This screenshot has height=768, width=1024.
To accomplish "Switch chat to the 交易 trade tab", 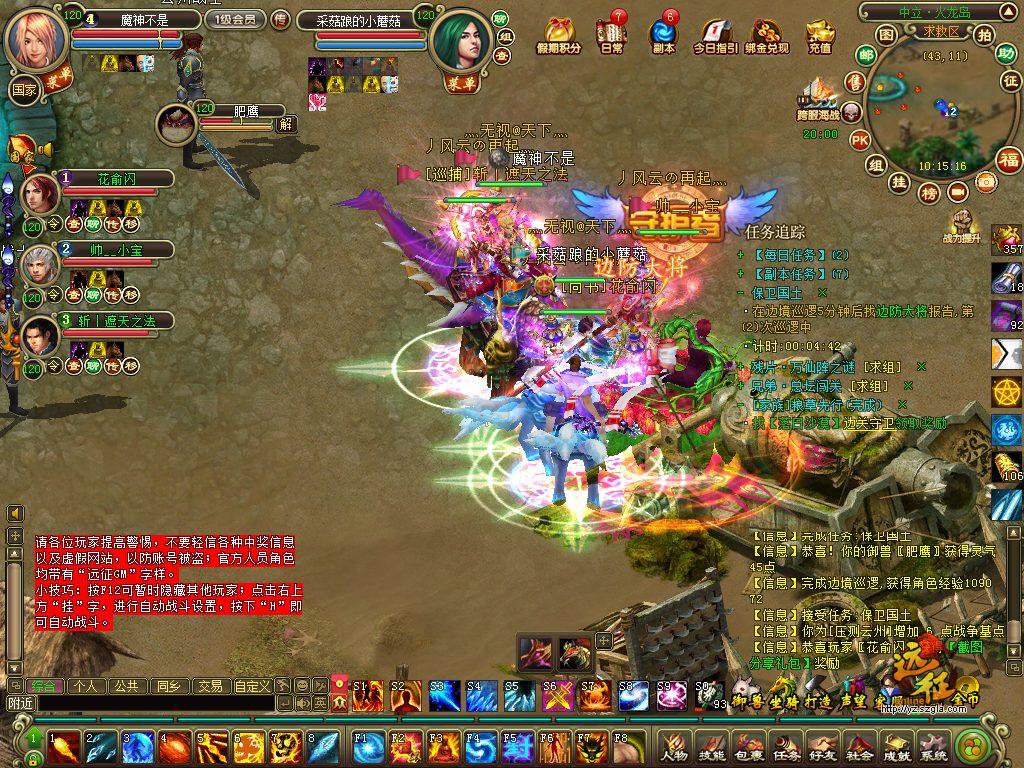I will pos(209,686).
